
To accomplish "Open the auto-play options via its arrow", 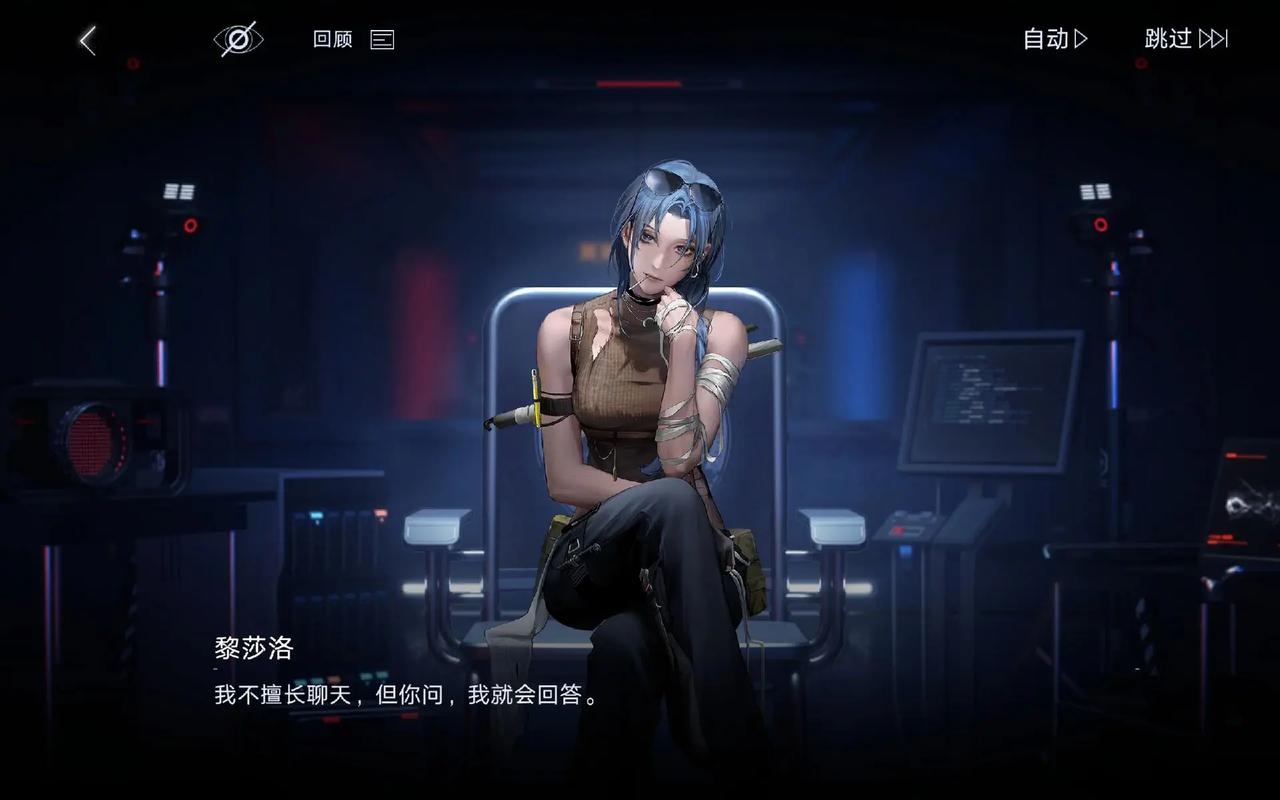I will pyautogui.click(x=1079, y=39).
